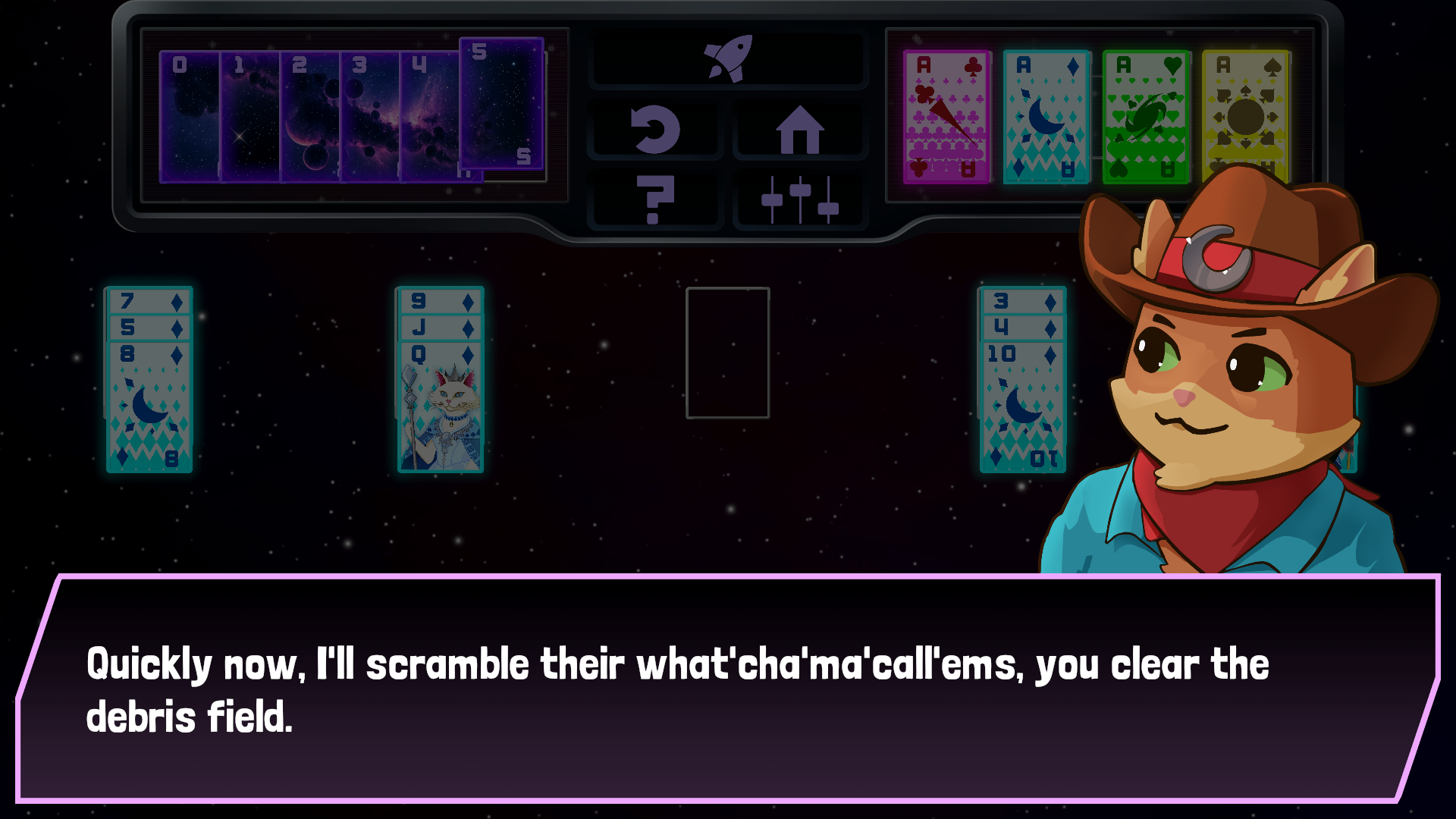1456x819 pixels.
Task: Open settings via the sliders icon
Action: pos(800,199)
